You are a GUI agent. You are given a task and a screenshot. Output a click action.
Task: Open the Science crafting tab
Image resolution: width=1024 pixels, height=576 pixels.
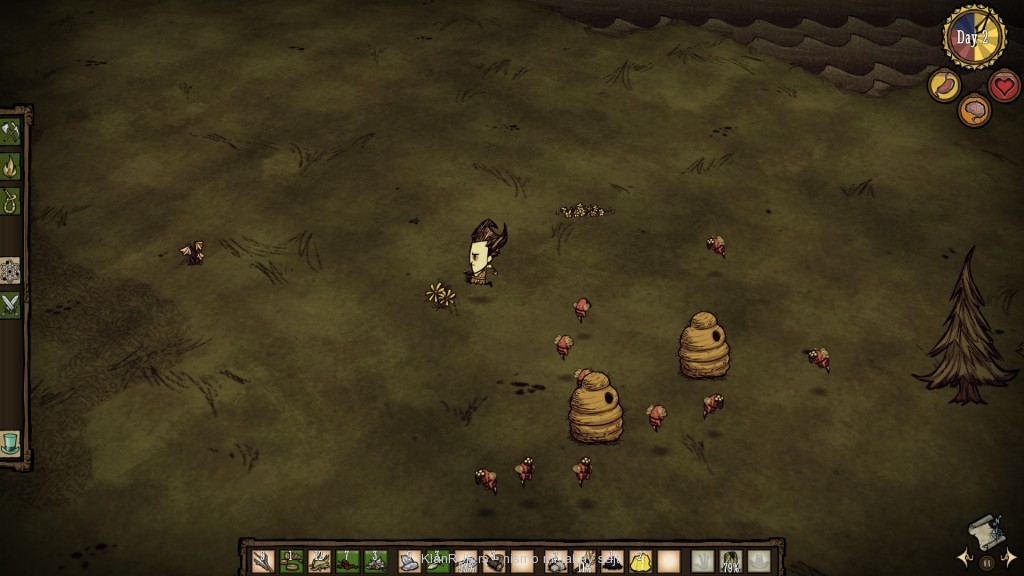11,270
